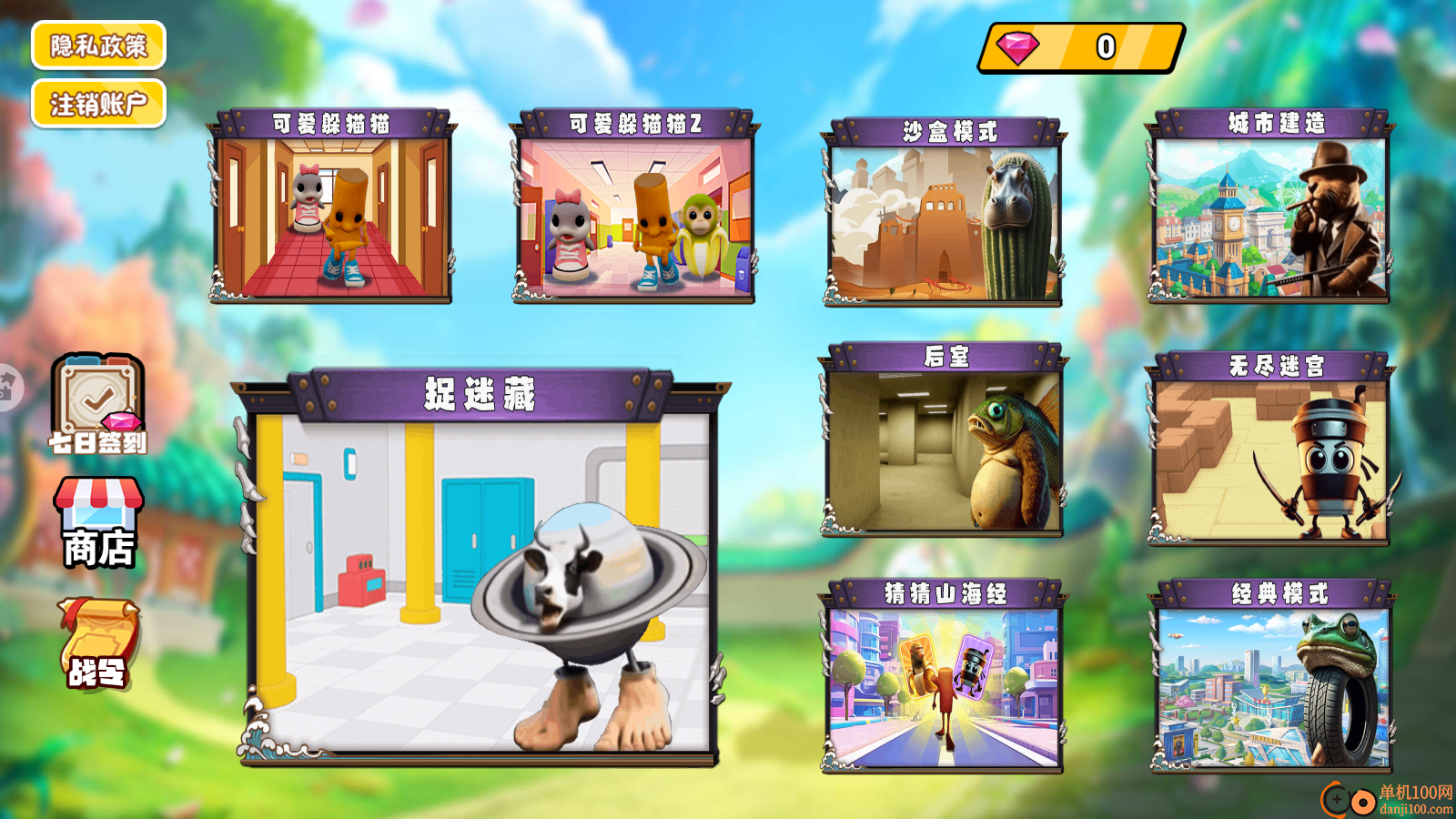Screen dimensions: 1456x819
Task: Open the 隐私政策 privacy policy button
Action: click(98, 45)
